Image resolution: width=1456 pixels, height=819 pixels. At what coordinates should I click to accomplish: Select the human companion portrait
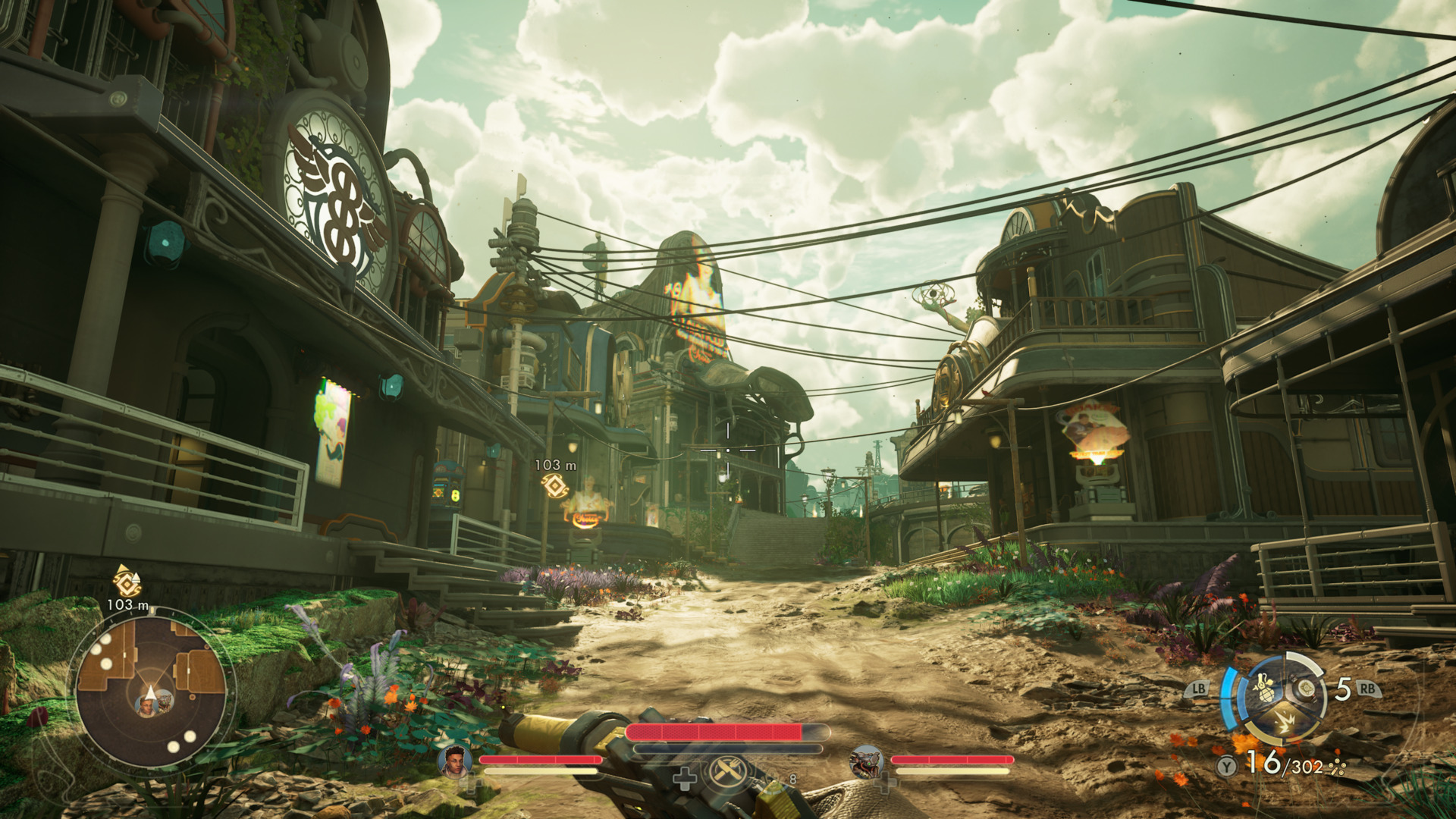click(x=455, y=761)
